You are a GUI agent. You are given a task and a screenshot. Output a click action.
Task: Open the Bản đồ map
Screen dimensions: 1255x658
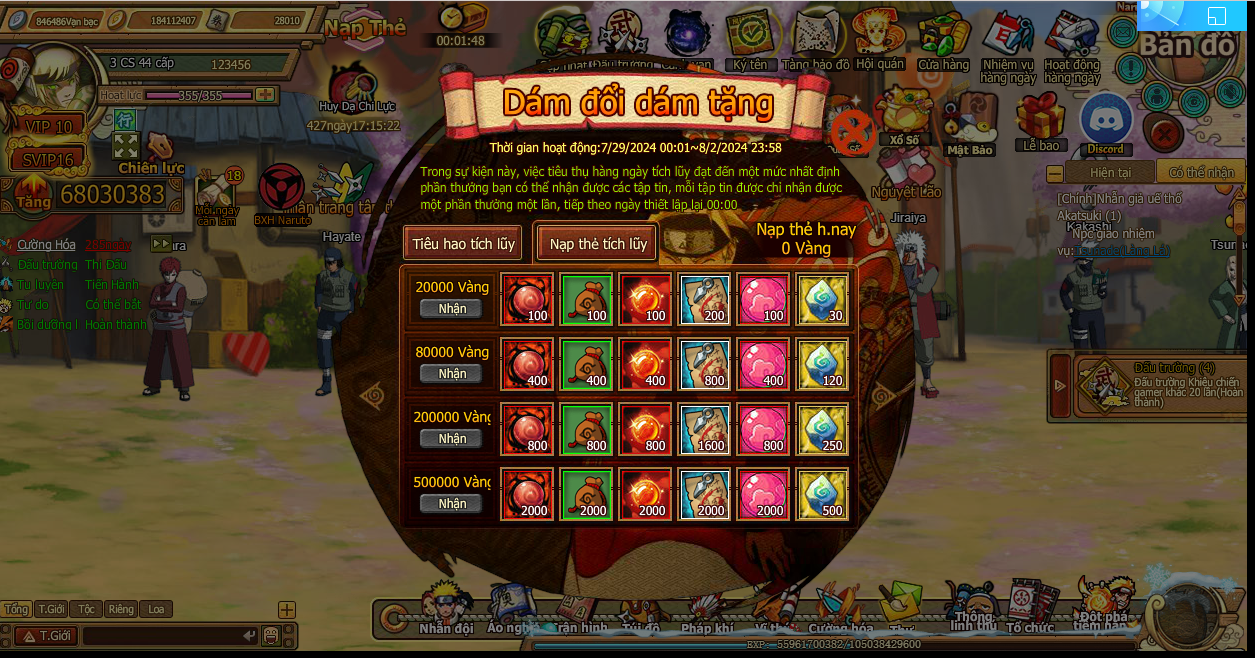[1188, 45]
